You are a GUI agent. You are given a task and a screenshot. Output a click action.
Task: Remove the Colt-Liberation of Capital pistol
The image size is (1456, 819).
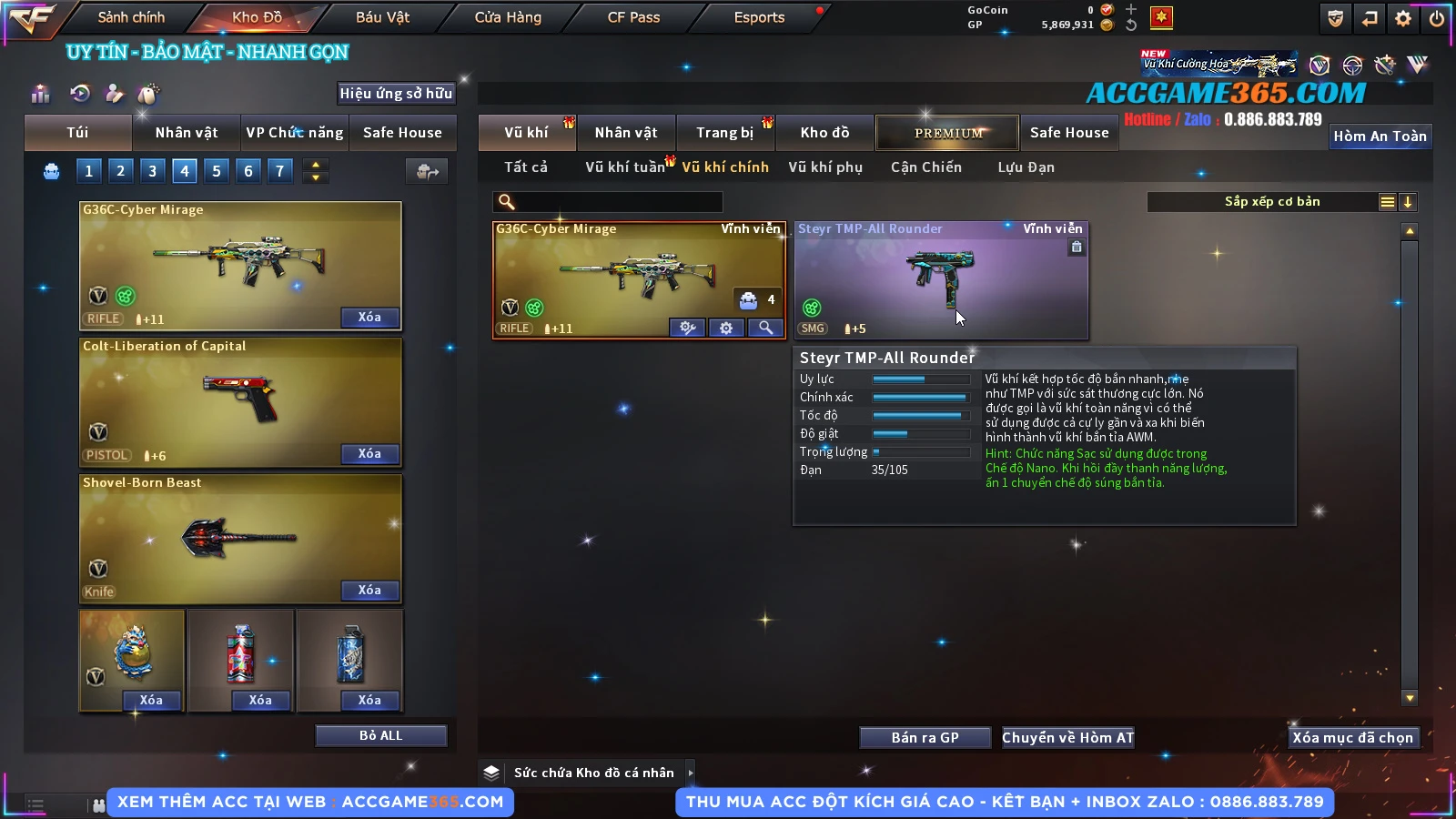pyautogui.click(x=369, y=453)
